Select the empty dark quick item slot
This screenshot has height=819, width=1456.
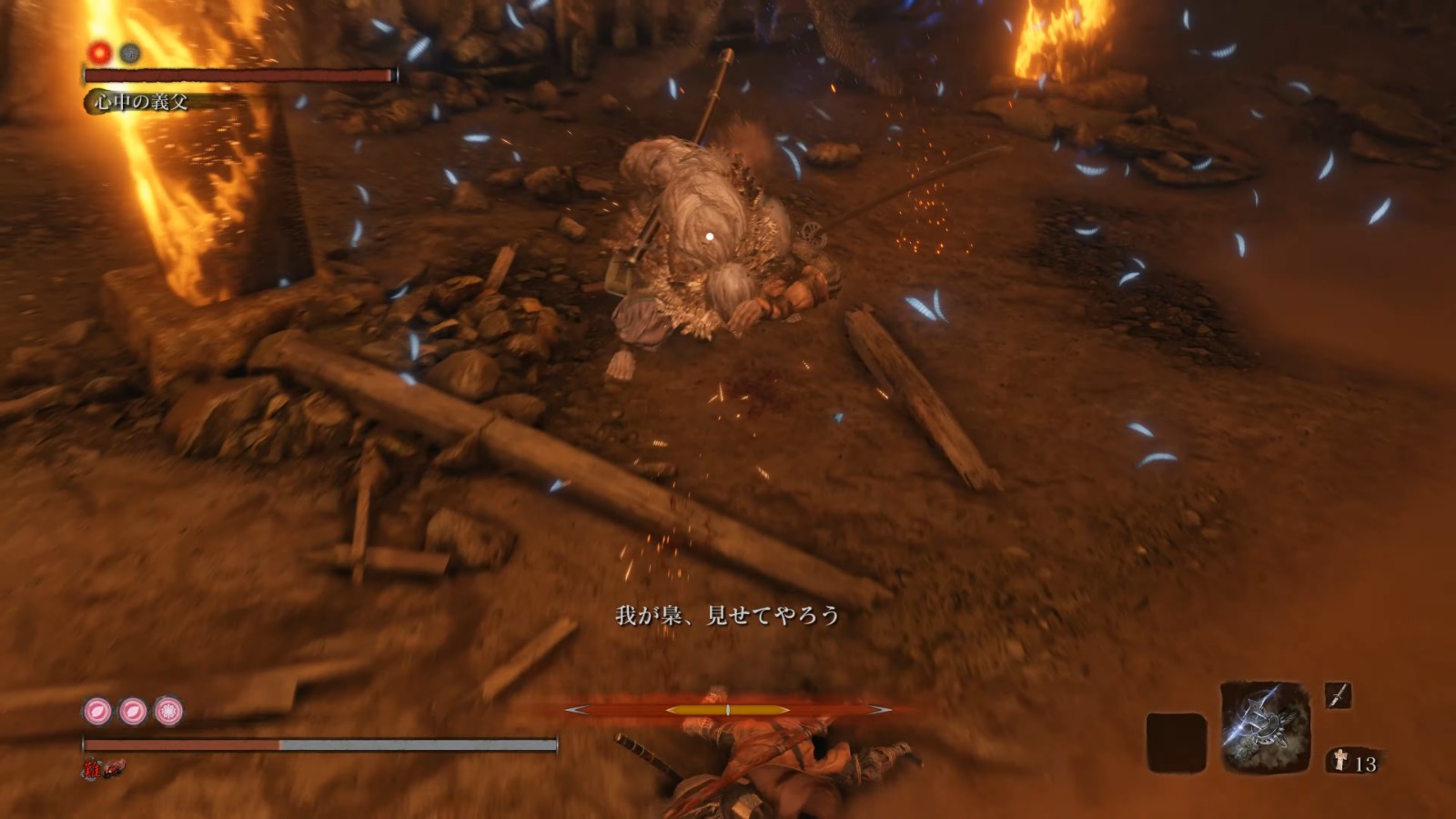point(1176,743)
